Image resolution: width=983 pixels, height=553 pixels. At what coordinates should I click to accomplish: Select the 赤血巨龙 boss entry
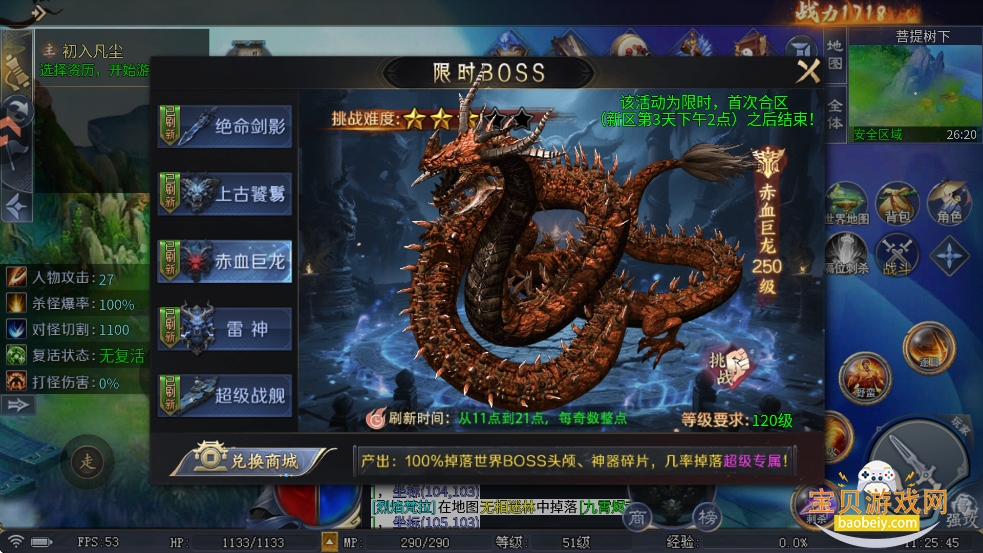(x=225, y=259)
